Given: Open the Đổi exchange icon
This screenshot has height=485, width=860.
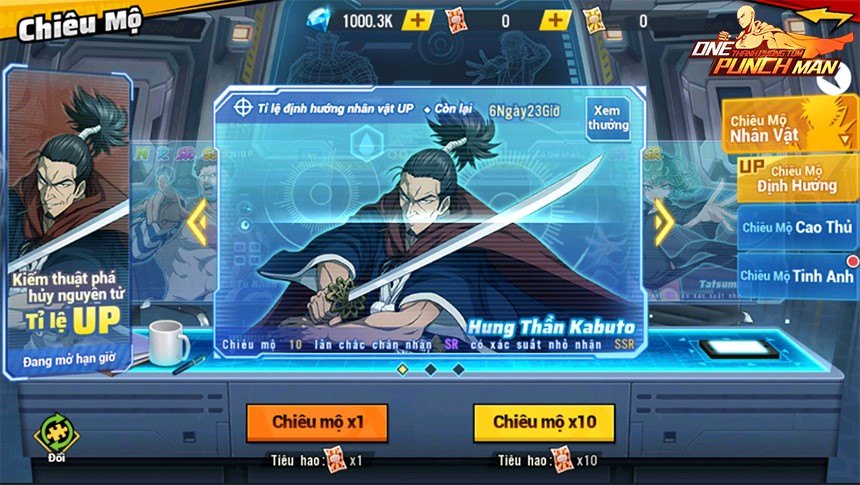Looking at the screenshot, I should [53, 436].
